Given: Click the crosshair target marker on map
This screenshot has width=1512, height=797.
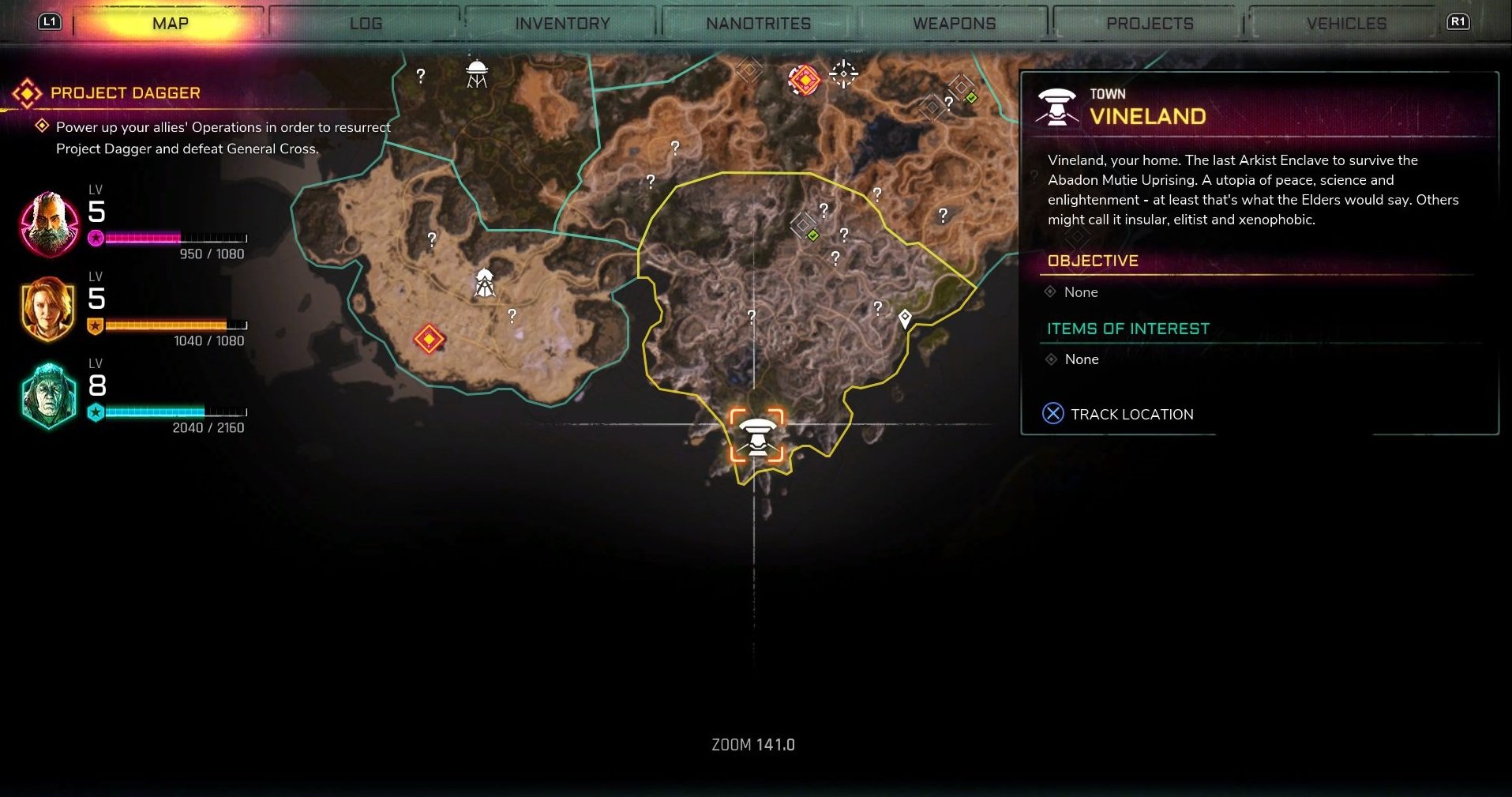Looking at the screenshot, I should tap(843, 74).
